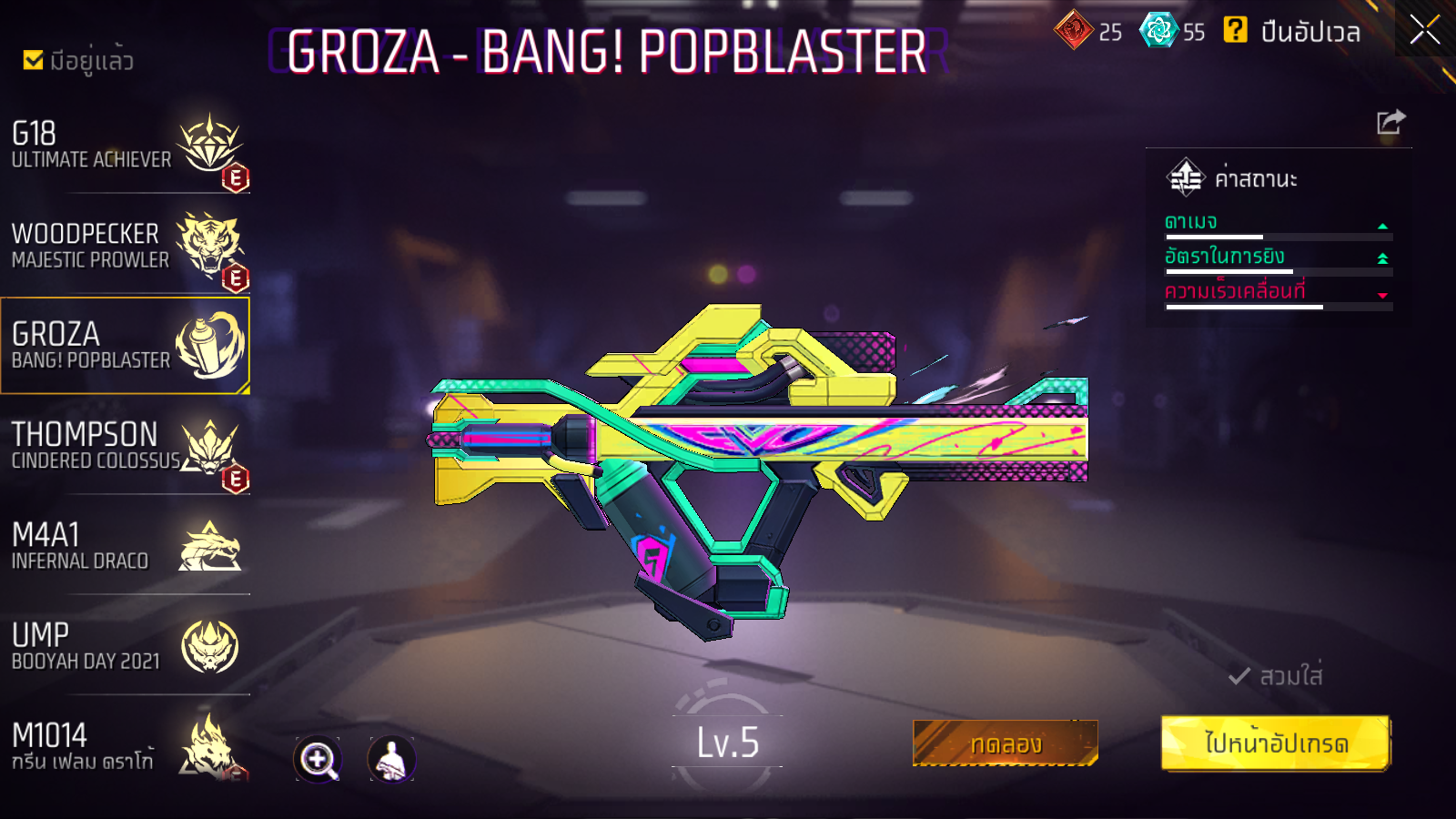1456x819 pixels.
Task: Show the character preview with weapon
Action: point(391,759)
